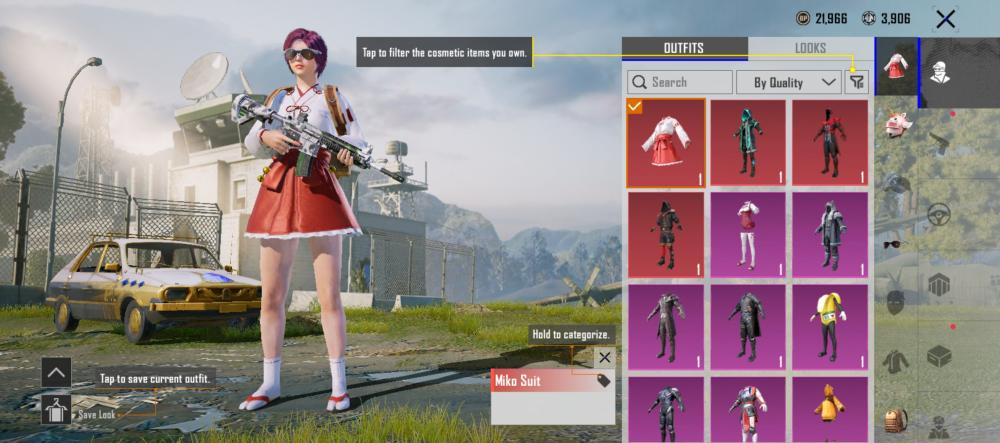
Task: Close the Miko Suit info popup
Action: (x=604, y=357)
